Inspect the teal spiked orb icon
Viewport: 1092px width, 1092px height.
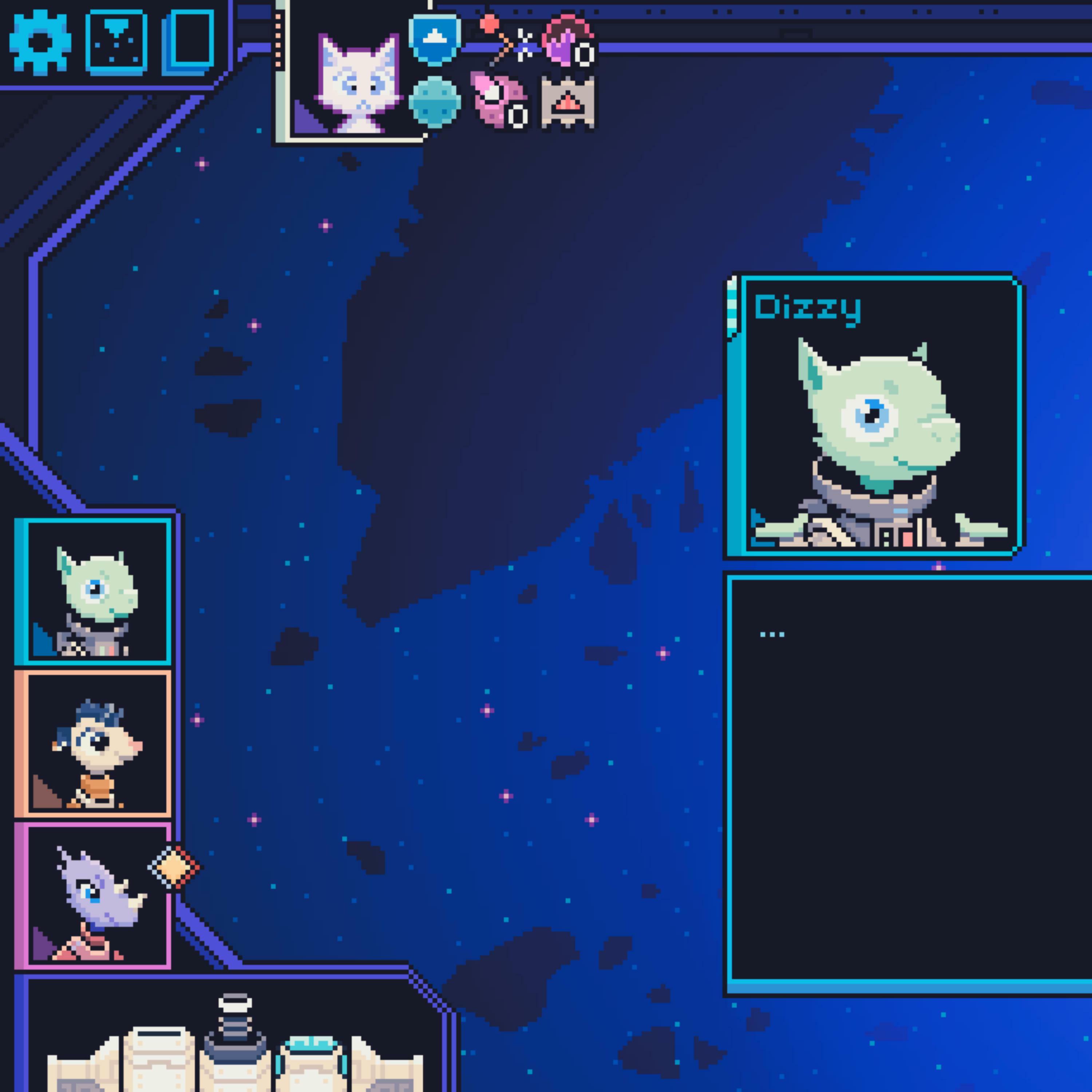pos(434,102)
